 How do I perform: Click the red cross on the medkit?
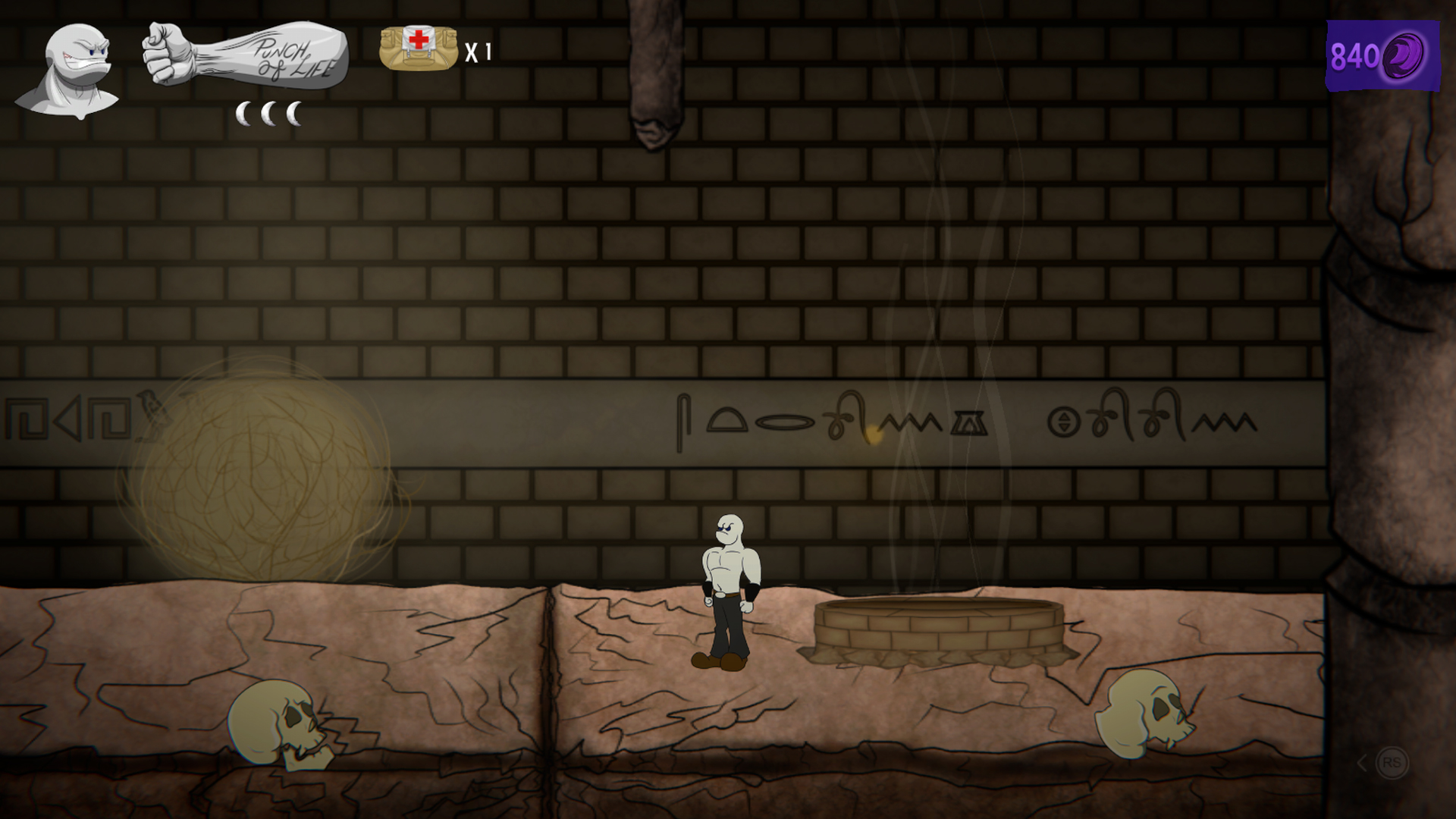point(418,38)
